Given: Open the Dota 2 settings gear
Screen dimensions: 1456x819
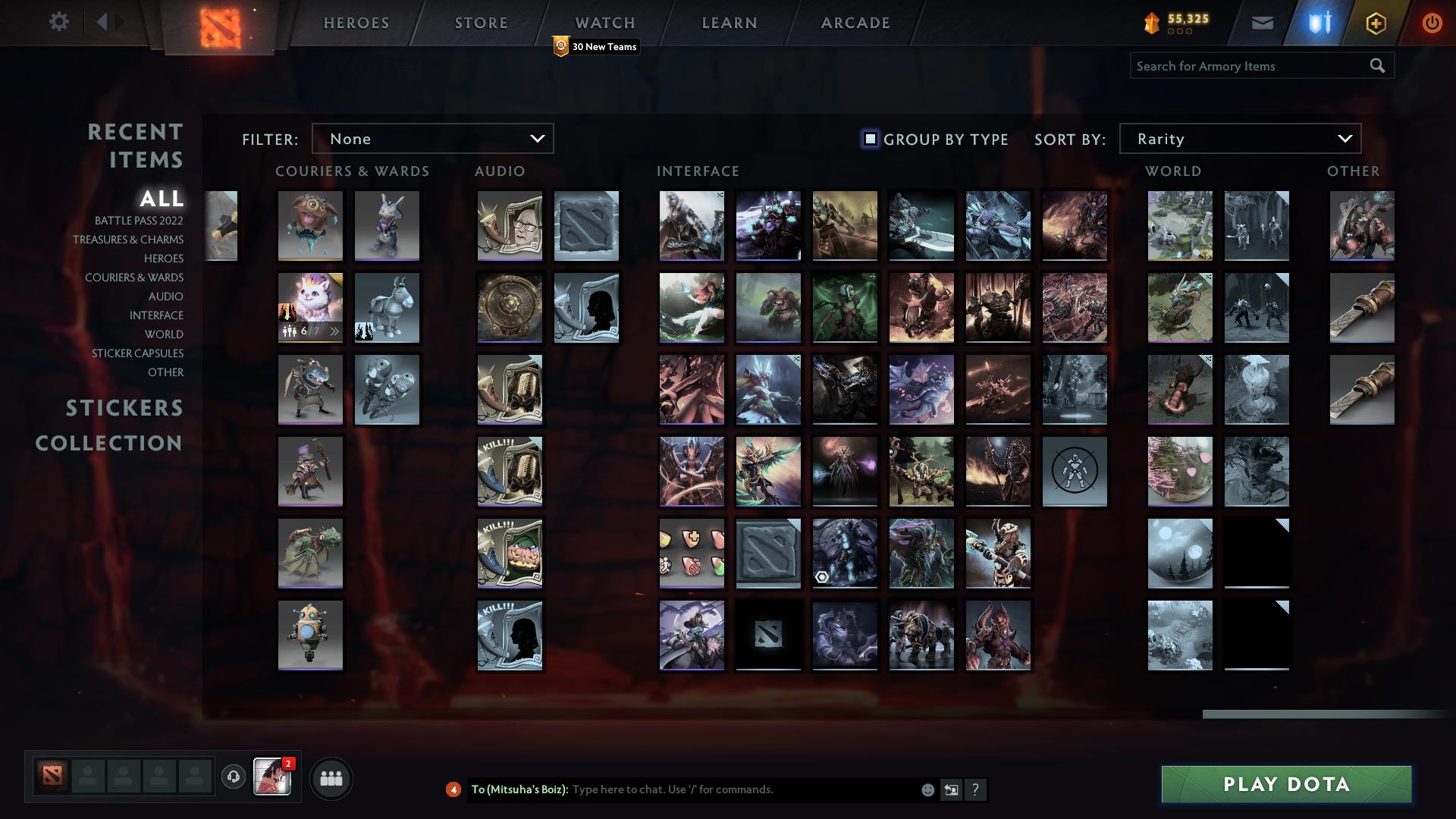Looking at the screenshot, I should click(x=59, y=22).
